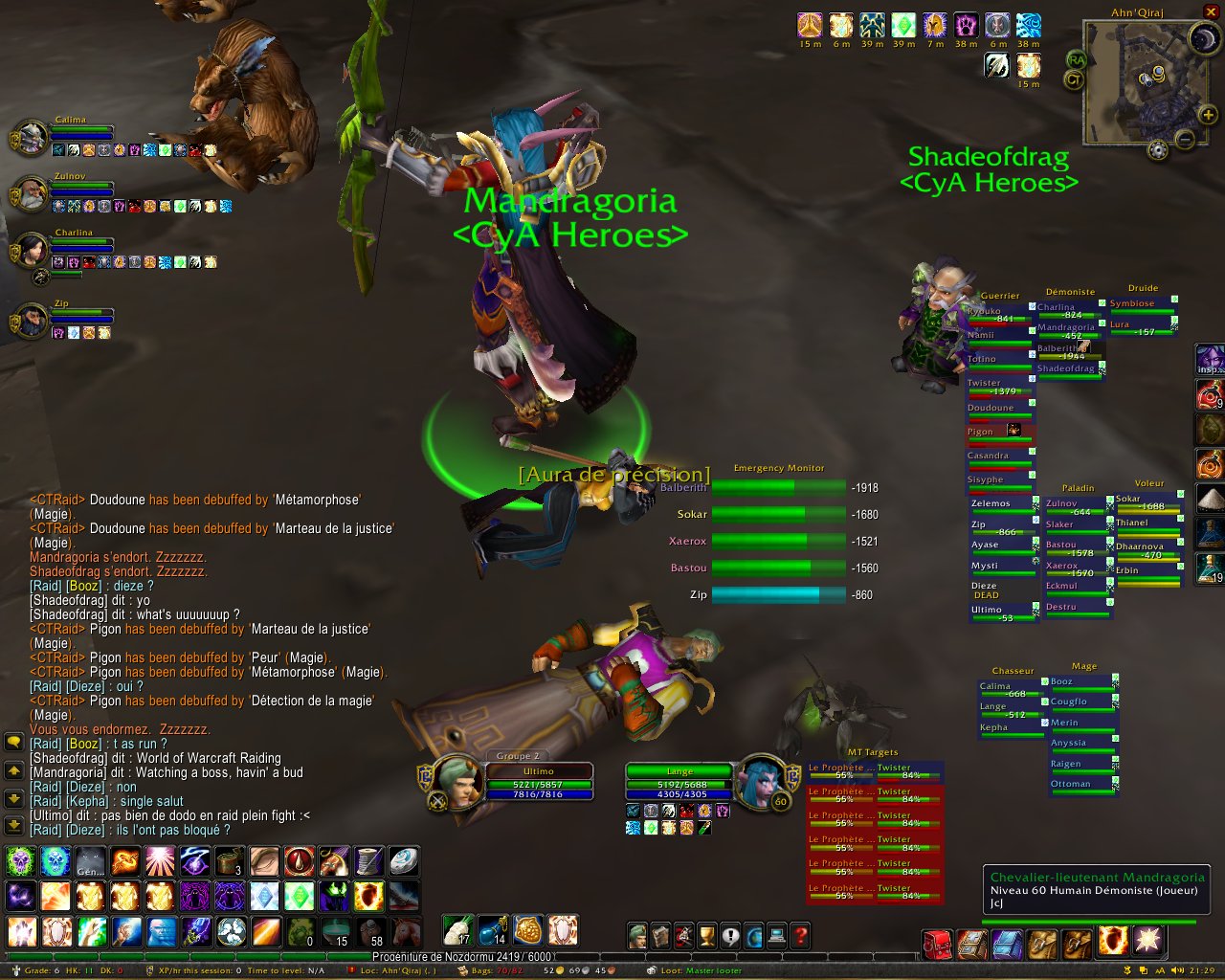Click the green RA minimap button
The width and height of the screenshot is (1225, 980).
pyautogui.click(x=1076, y=59)
